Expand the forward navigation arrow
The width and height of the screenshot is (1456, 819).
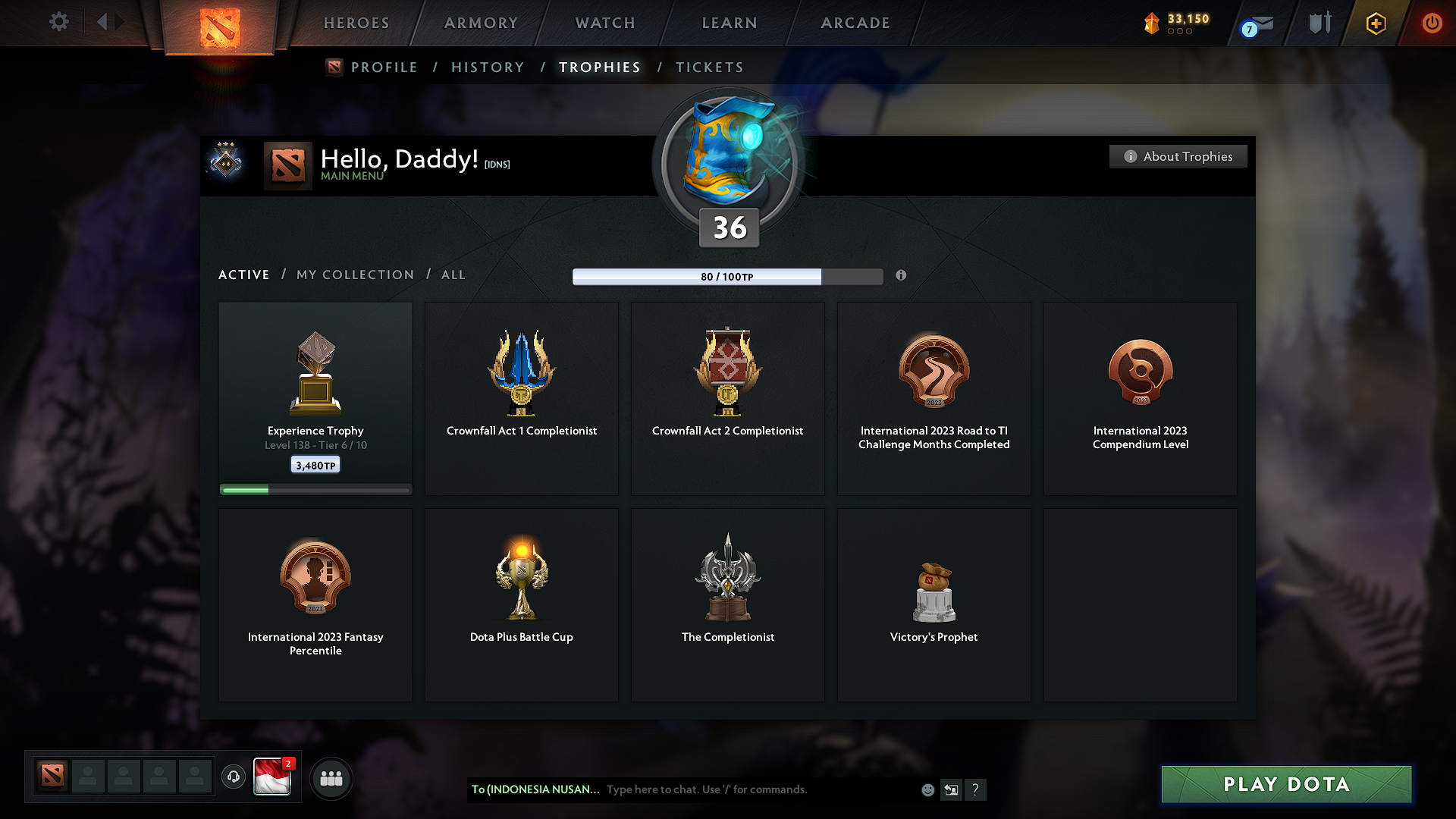tap(119, 21)
